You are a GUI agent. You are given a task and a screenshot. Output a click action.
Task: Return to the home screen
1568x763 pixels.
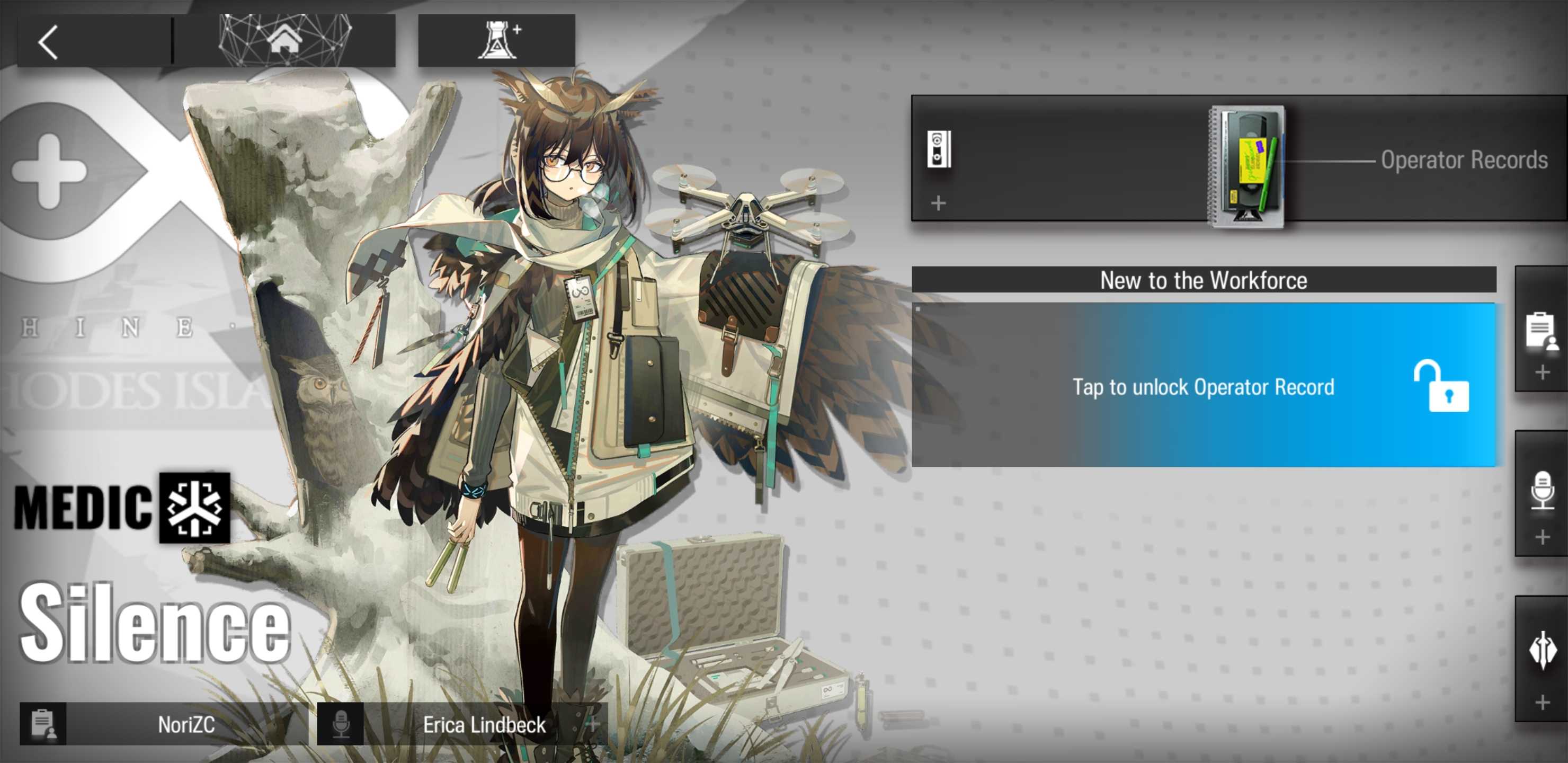click(x=285, y=41)
